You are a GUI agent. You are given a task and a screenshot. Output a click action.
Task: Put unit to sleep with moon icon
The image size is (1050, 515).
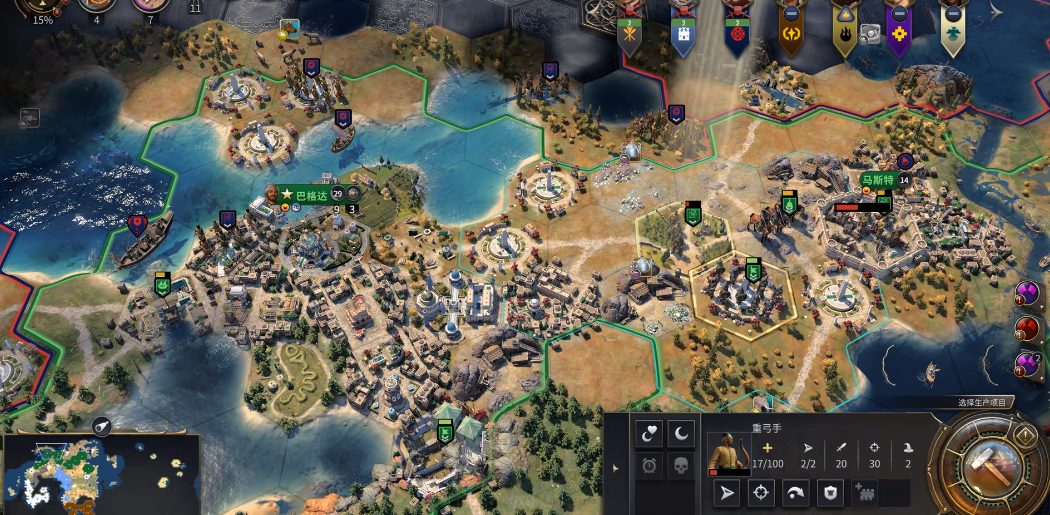click(681, 433)
